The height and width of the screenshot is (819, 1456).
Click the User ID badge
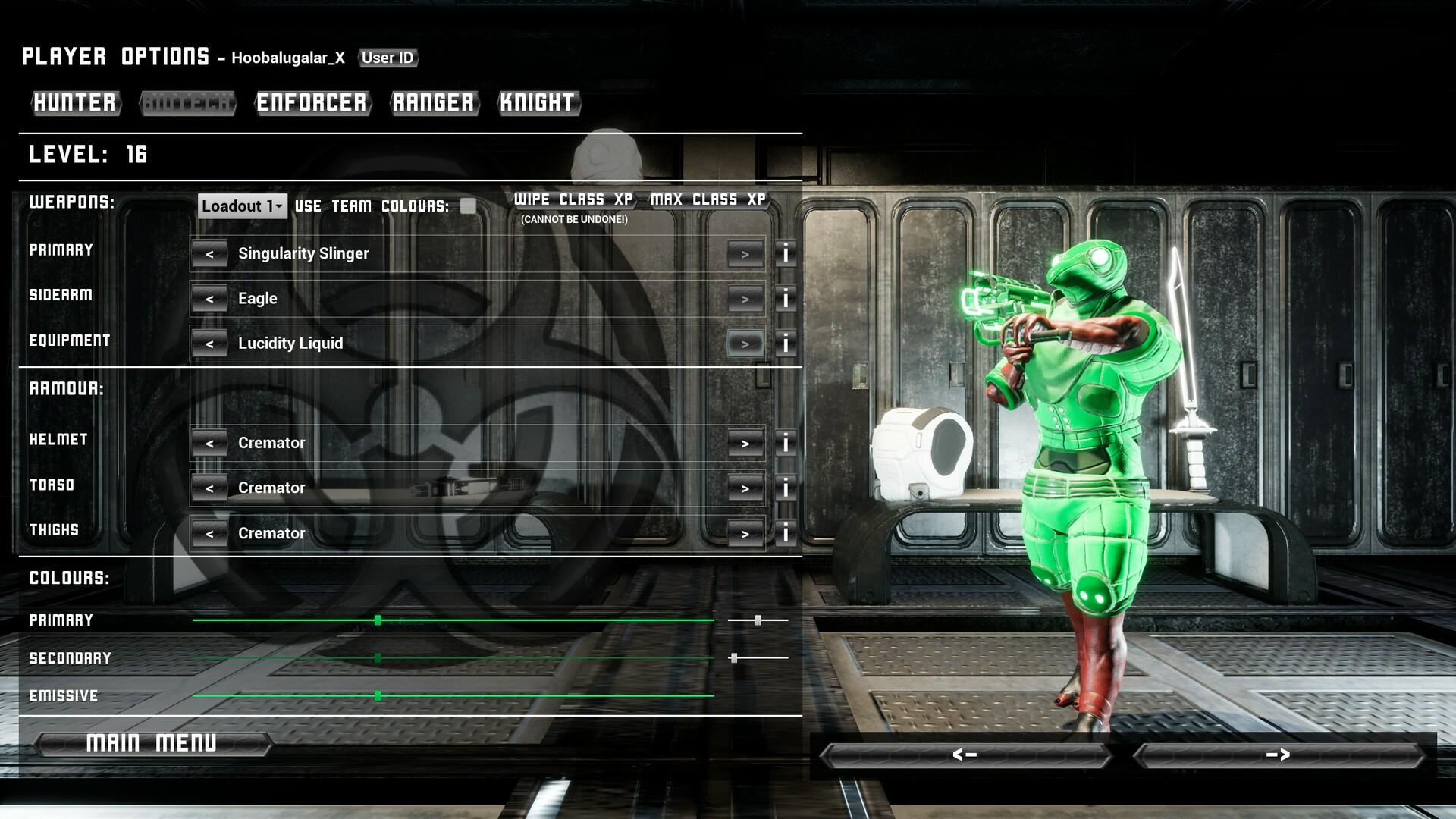pyautogui.click(x=388, y=58)
